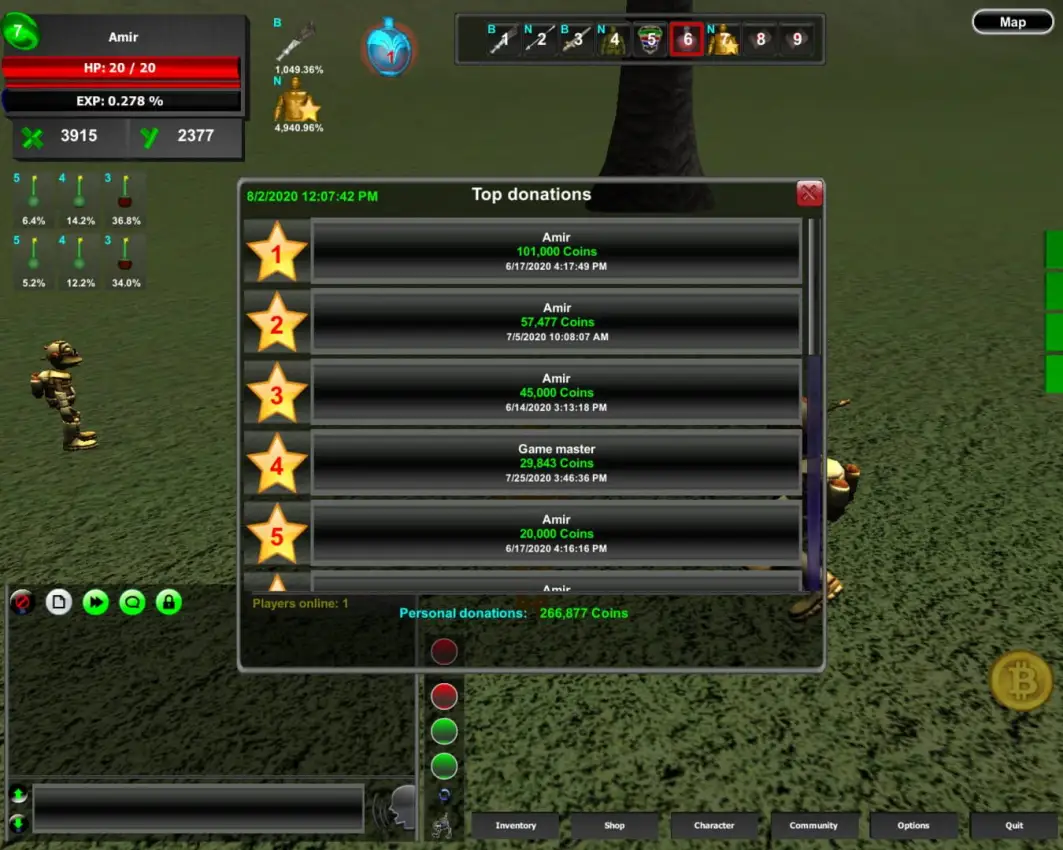1063x850 pixels.
Task: Click the chat text input box
Action: pyautogui.click(x=198, y=808)
